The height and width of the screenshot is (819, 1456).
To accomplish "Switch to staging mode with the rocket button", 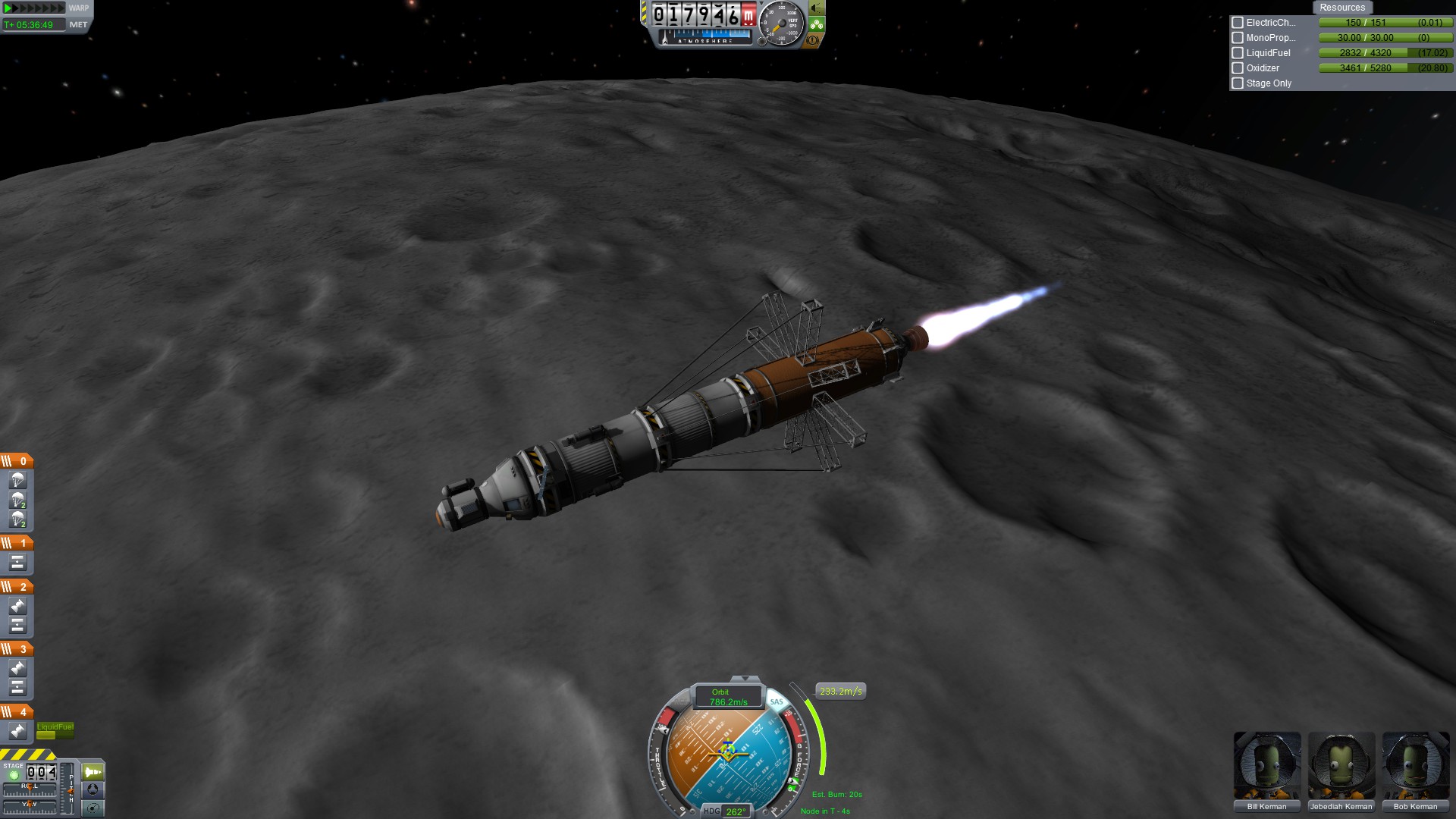I will (x=93, y=772).
